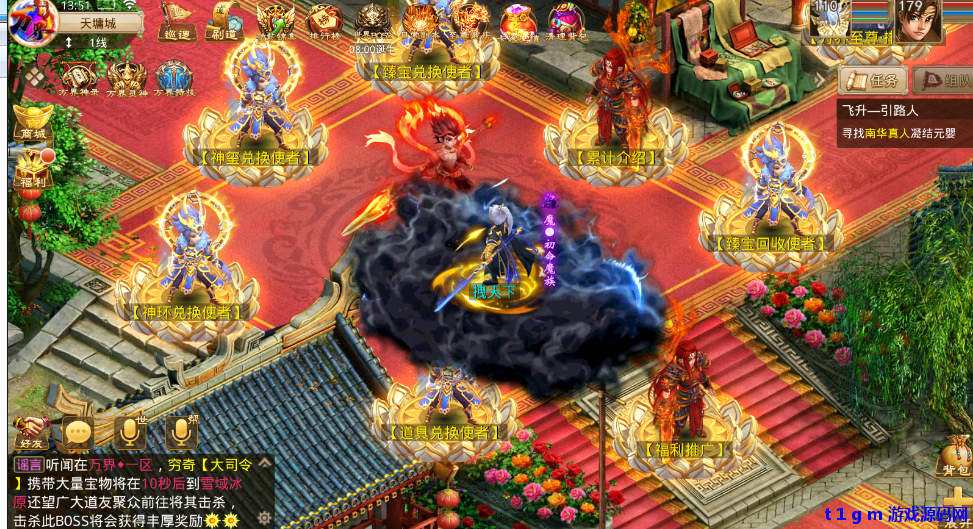Screen dimensions: 973x529
Task: Open the 排行榜 ranking icon
Action: tap(323, 21)
